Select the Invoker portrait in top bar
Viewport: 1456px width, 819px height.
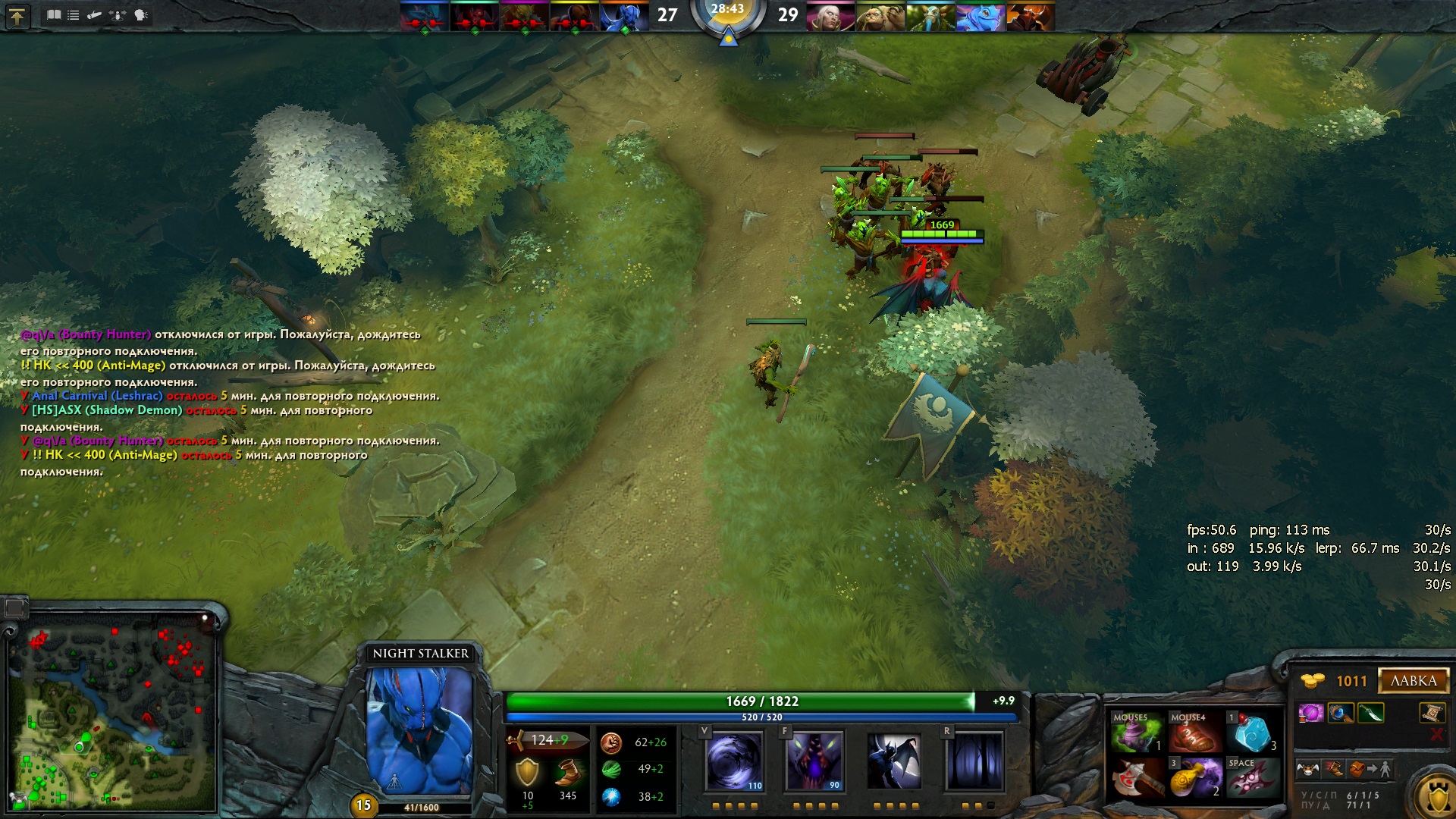pyautogui.click(x=830, y=16)
